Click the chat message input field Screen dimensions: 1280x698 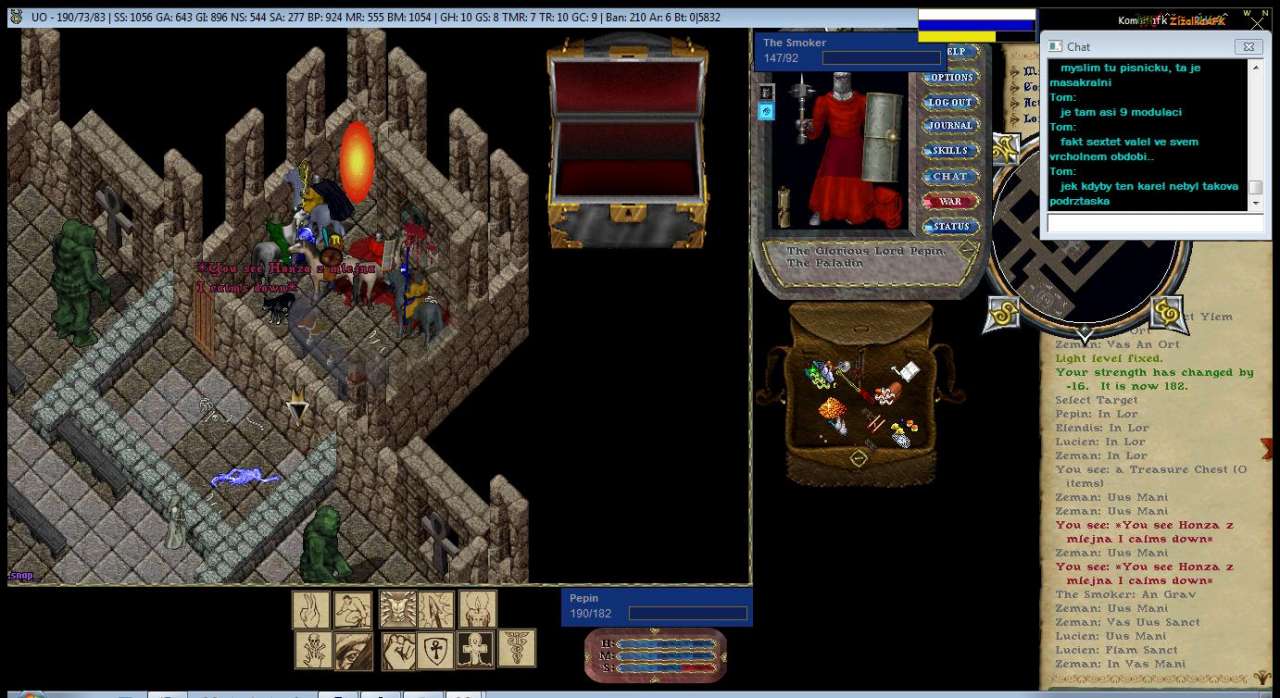click(1154, 224)
